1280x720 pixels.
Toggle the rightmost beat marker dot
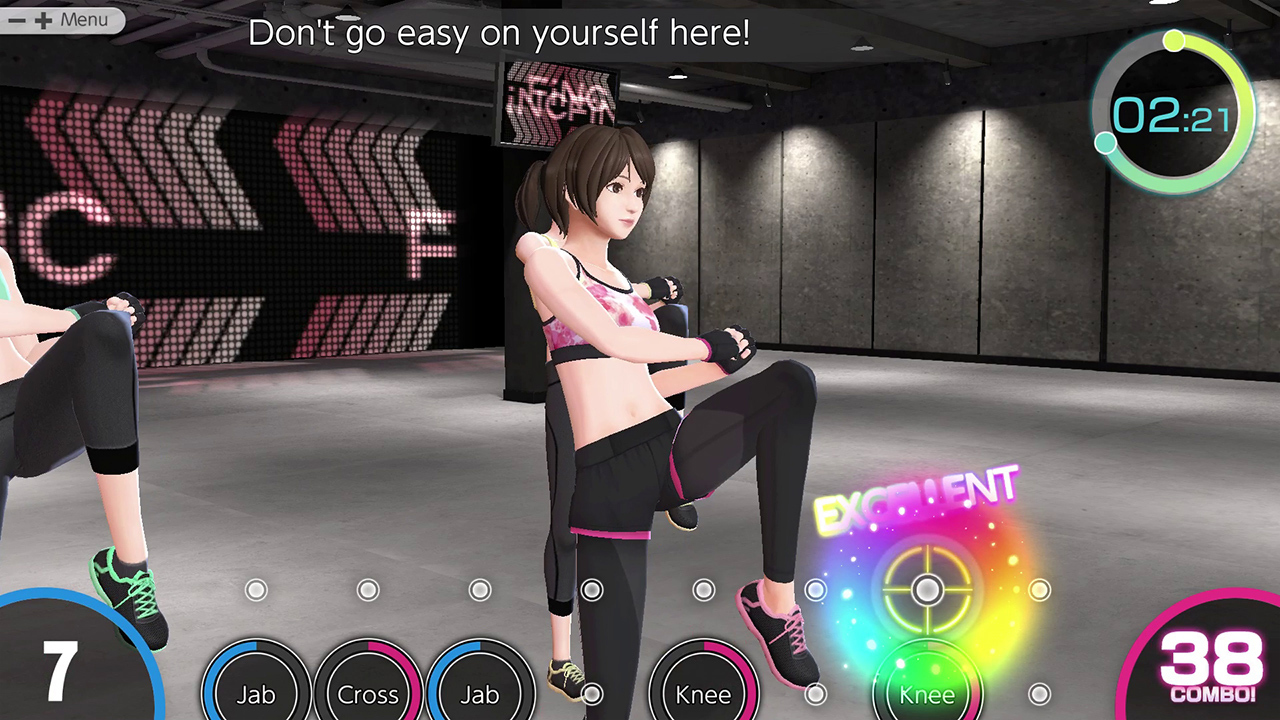pos(1039,591)
